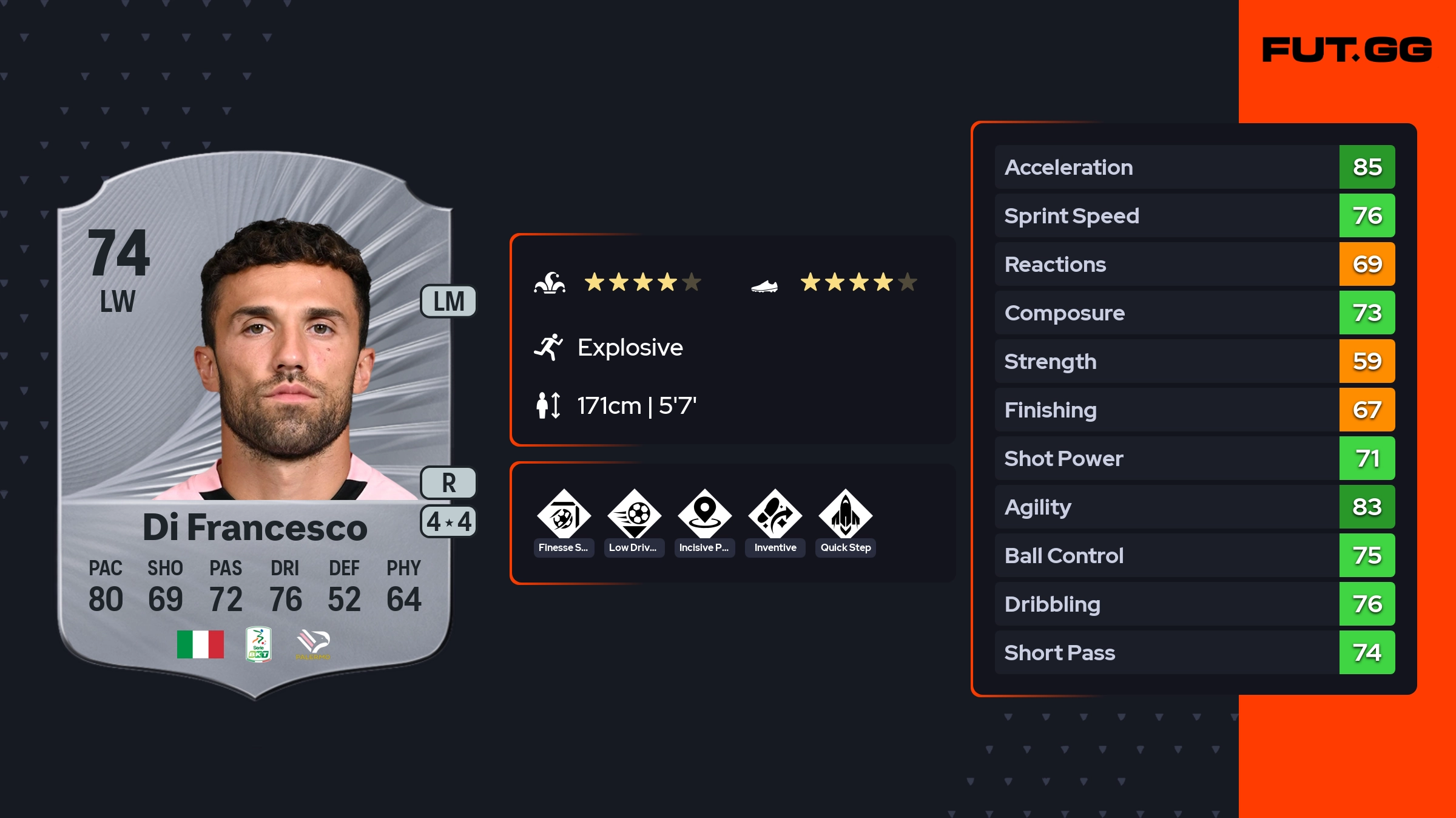Select the LM alternate position badge
Viewport: 1456px width, 818px height.
pos(448,301)
